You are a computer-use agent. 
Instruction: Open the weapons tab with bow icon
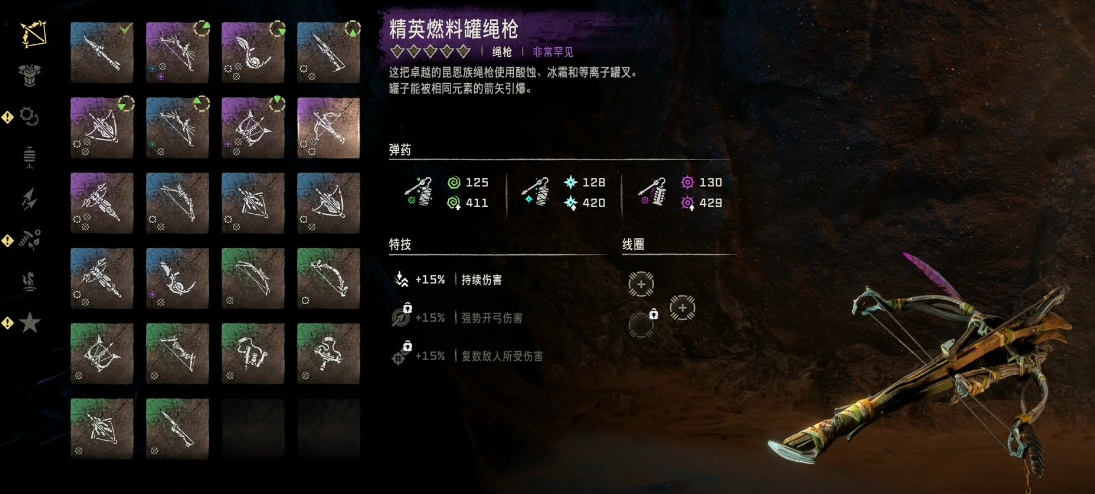point(31,37)
